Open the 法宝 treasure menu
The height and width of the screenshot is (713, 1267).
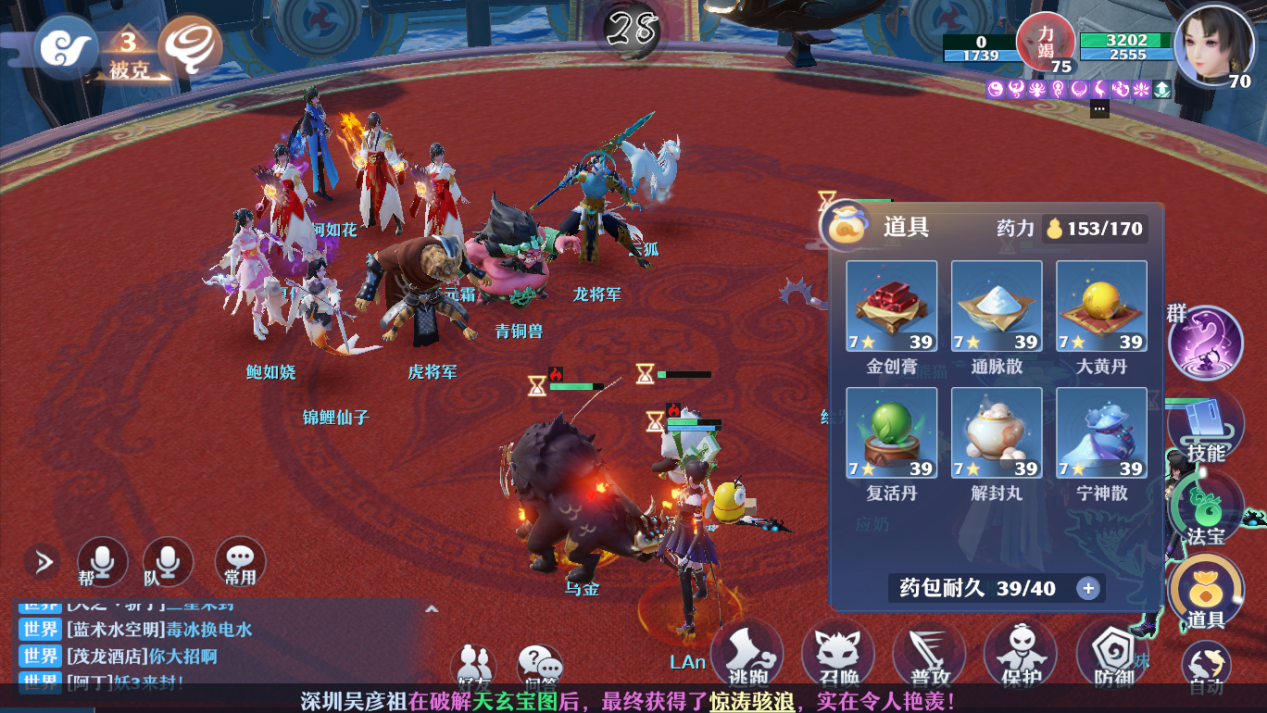[x=1206, y=512]
